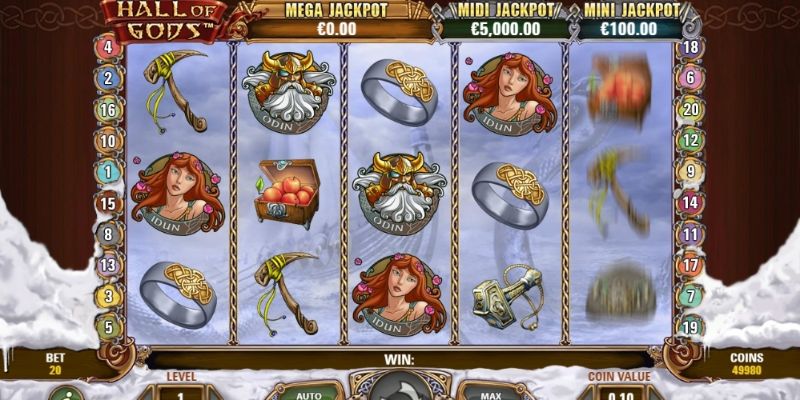Click payline 11 badge
Screen dimensions: 800x400
688,233
